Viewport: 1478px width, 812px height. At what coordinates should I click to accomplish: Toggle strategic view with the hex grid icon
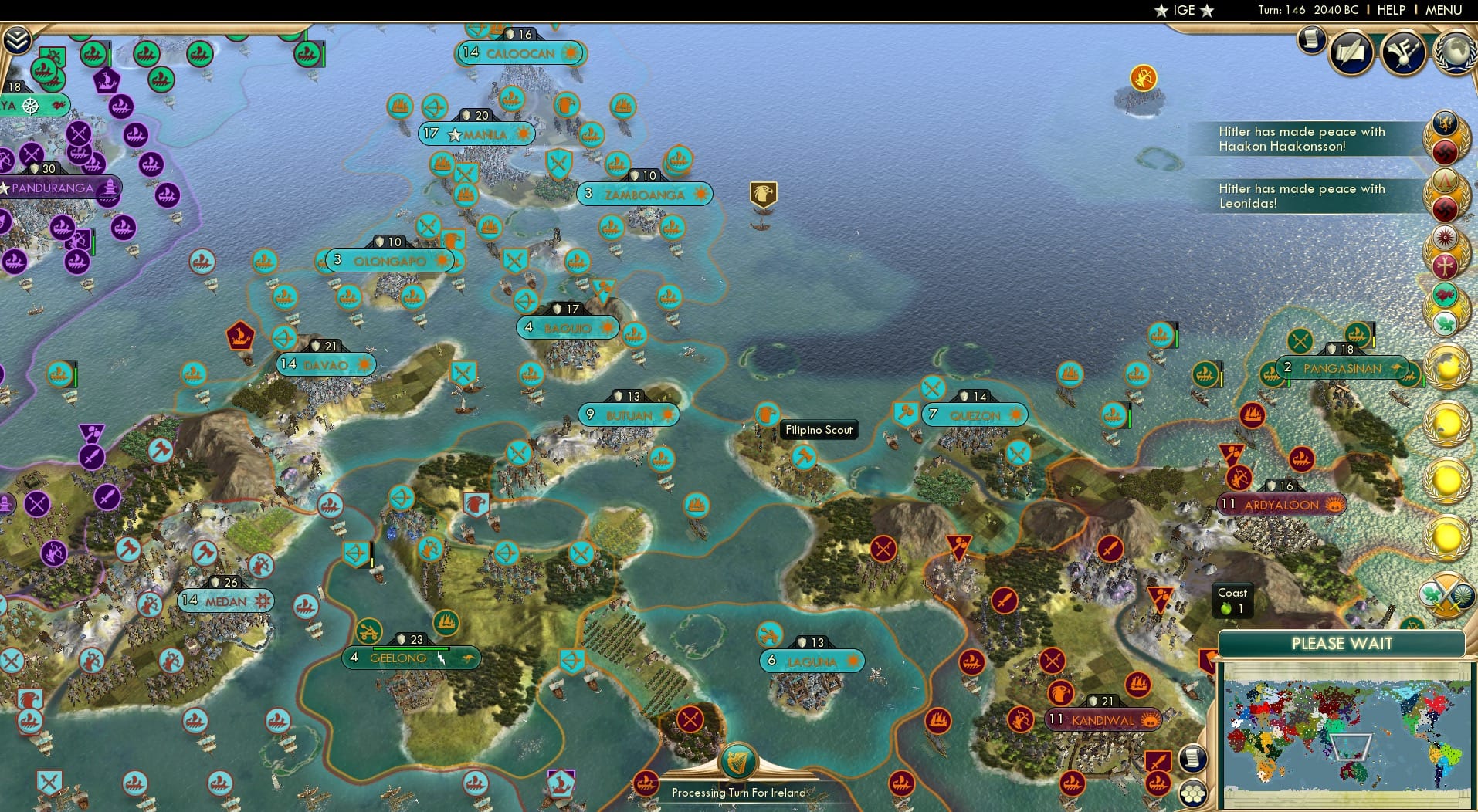click(x=1192, y=792)
